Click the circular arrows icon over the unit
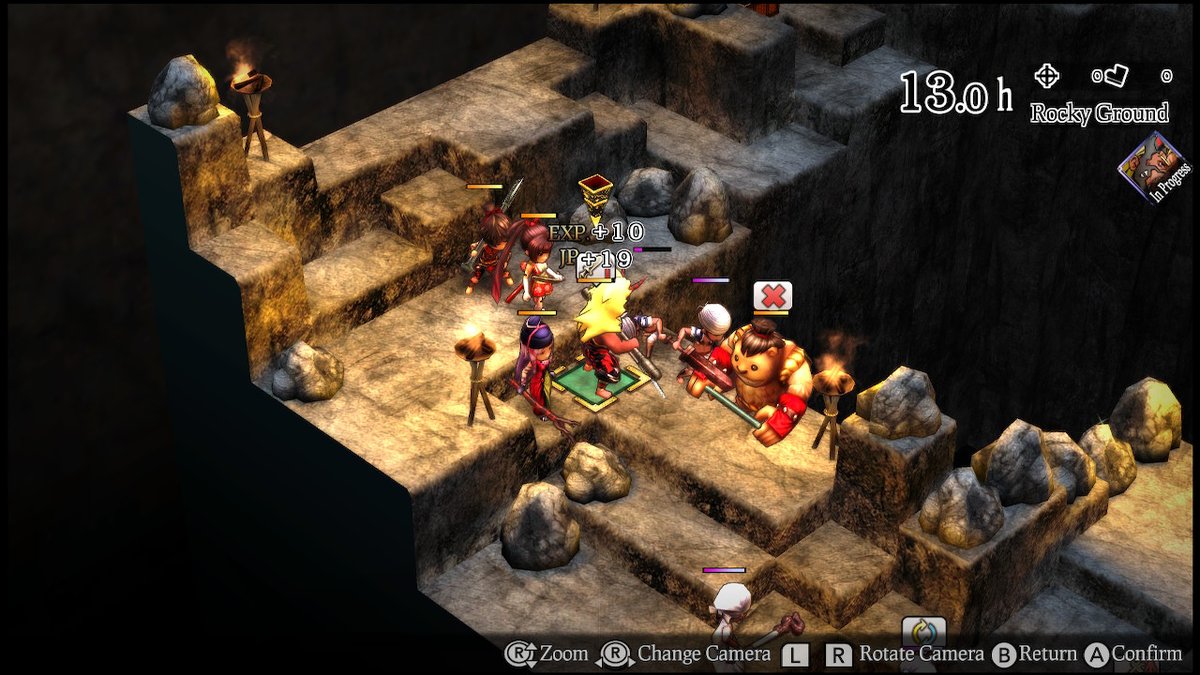This screenshot has height=675, width=1200. pyautogui.click(x=923, y=633)
